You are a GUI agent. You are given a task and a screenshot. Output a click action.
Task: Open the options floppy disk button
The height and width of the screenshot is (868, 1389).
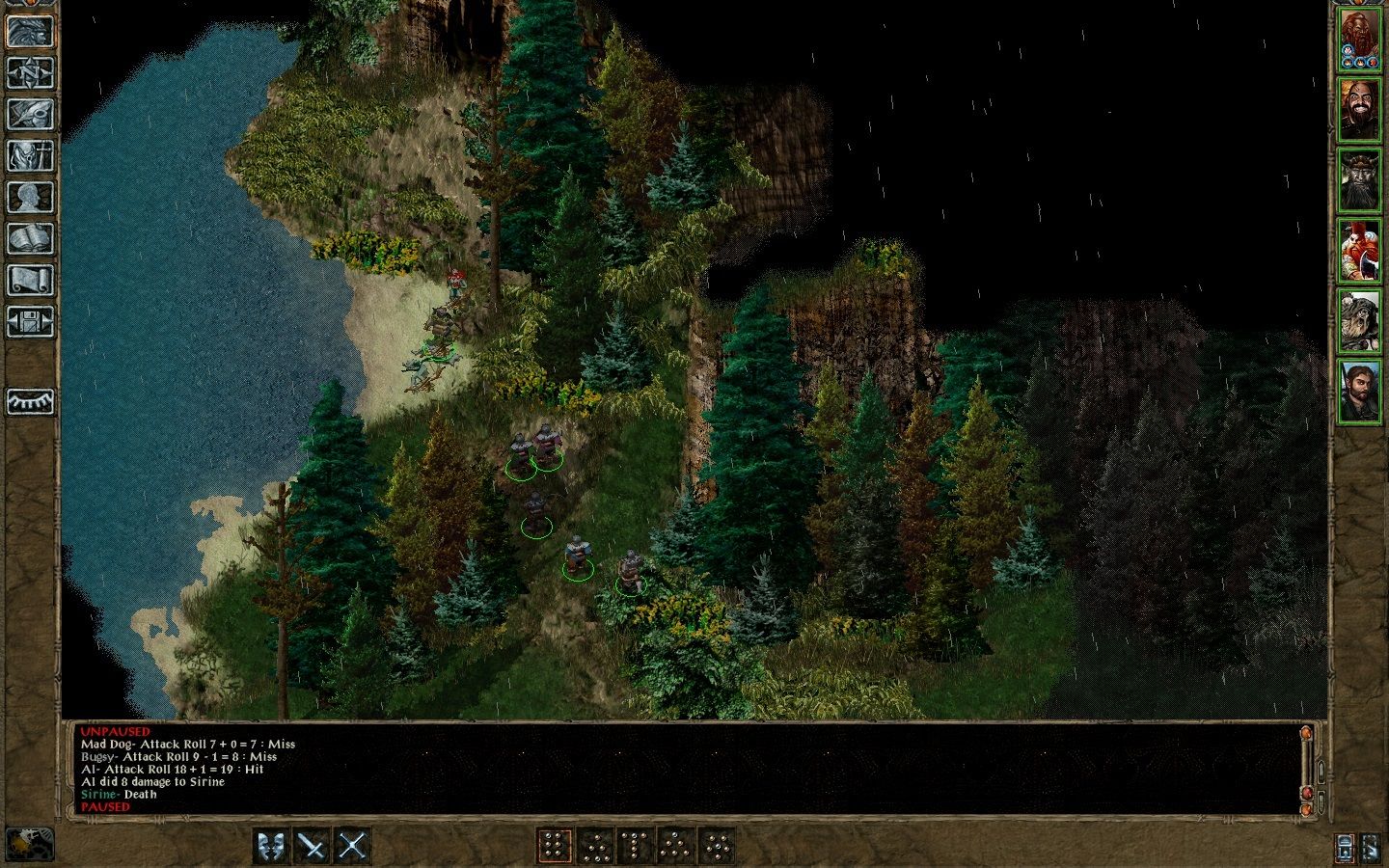(30, 321)
